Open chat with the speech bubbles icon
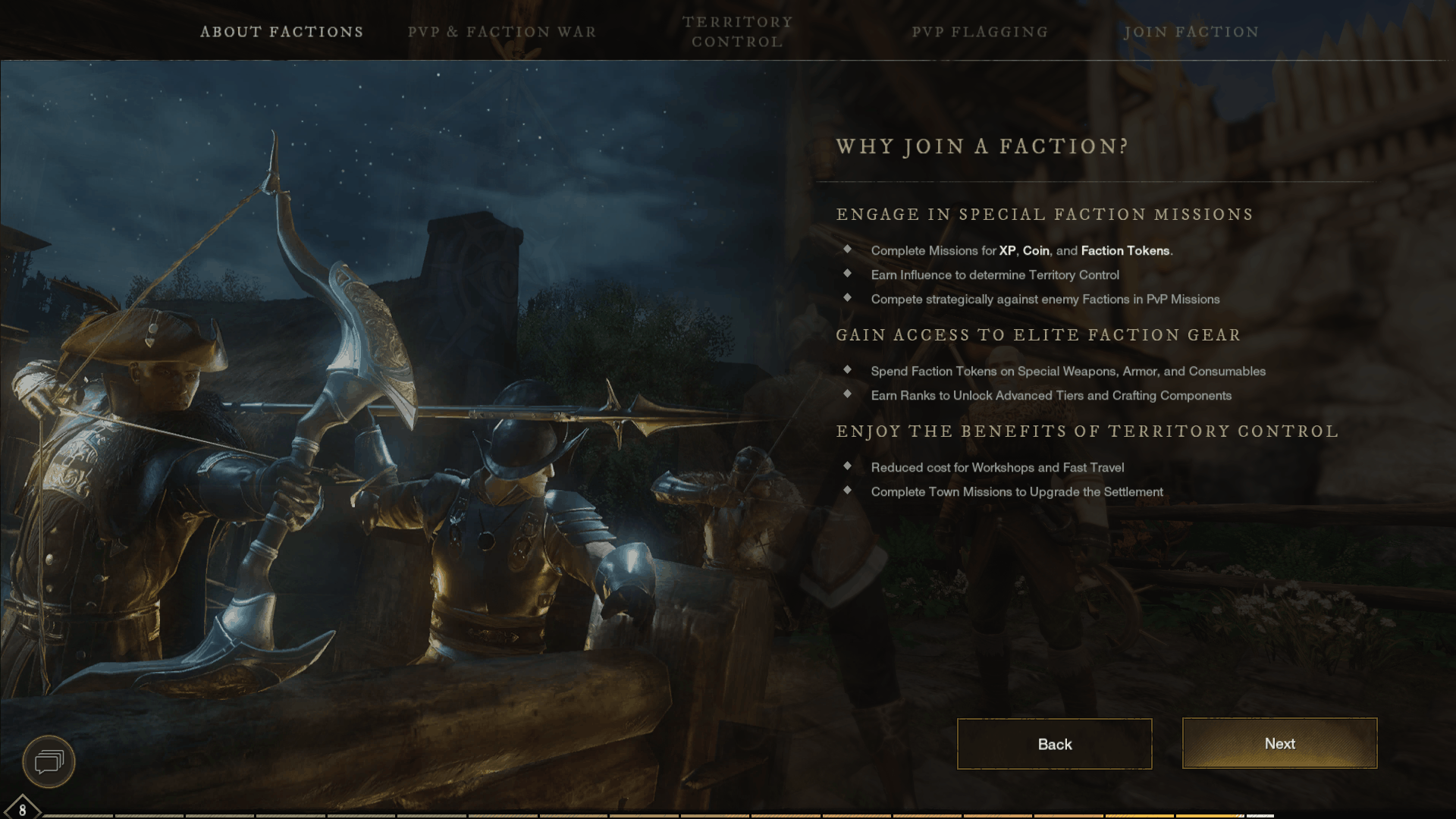1456x819 pixels. pos(49,761)
